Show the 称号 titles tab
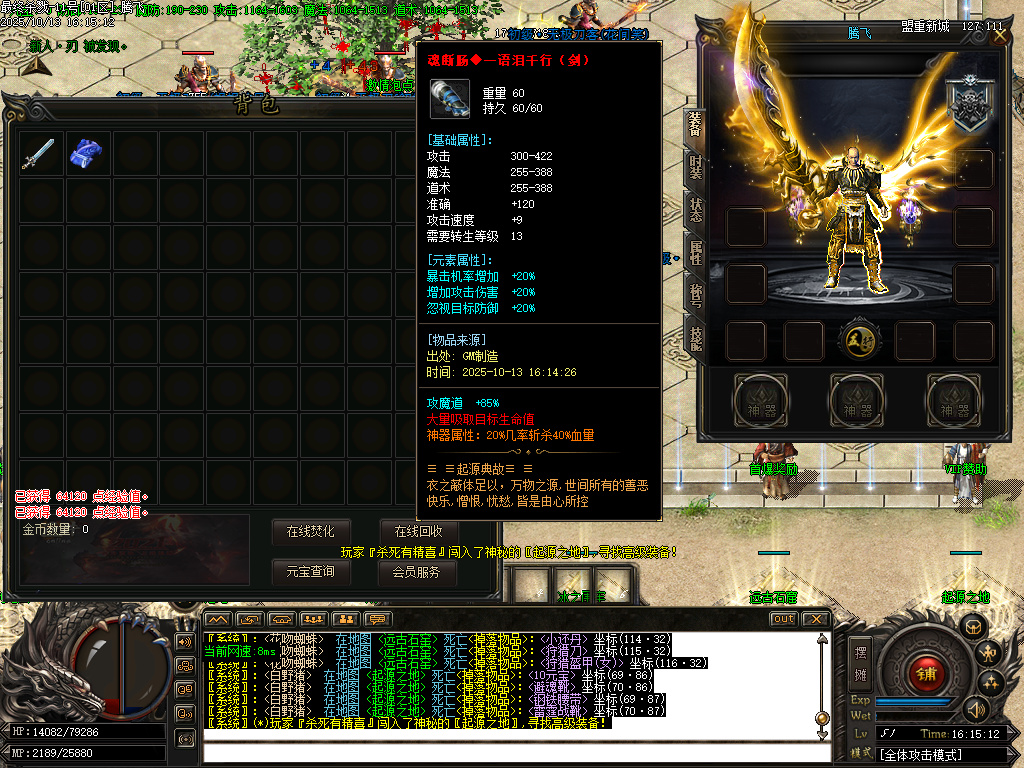 pos(695,295)
